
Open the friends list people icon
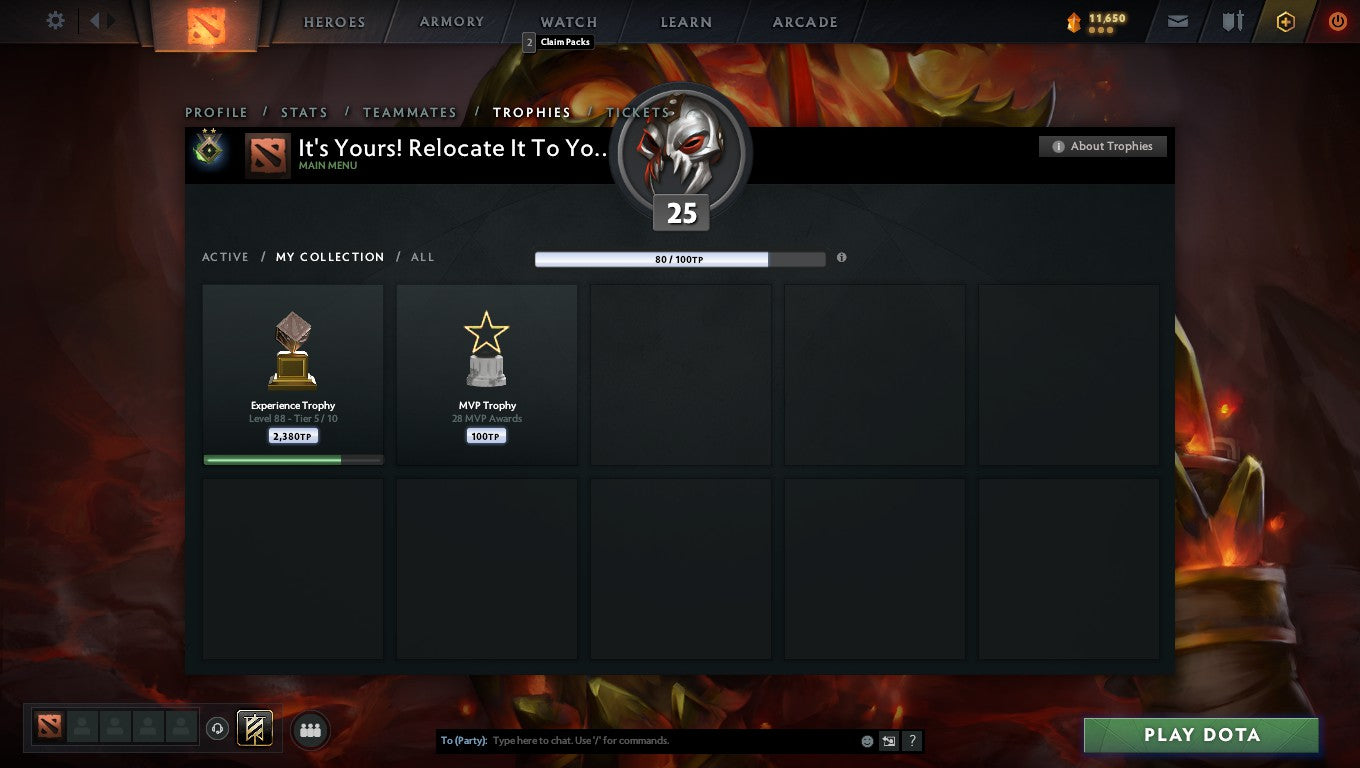310,730
